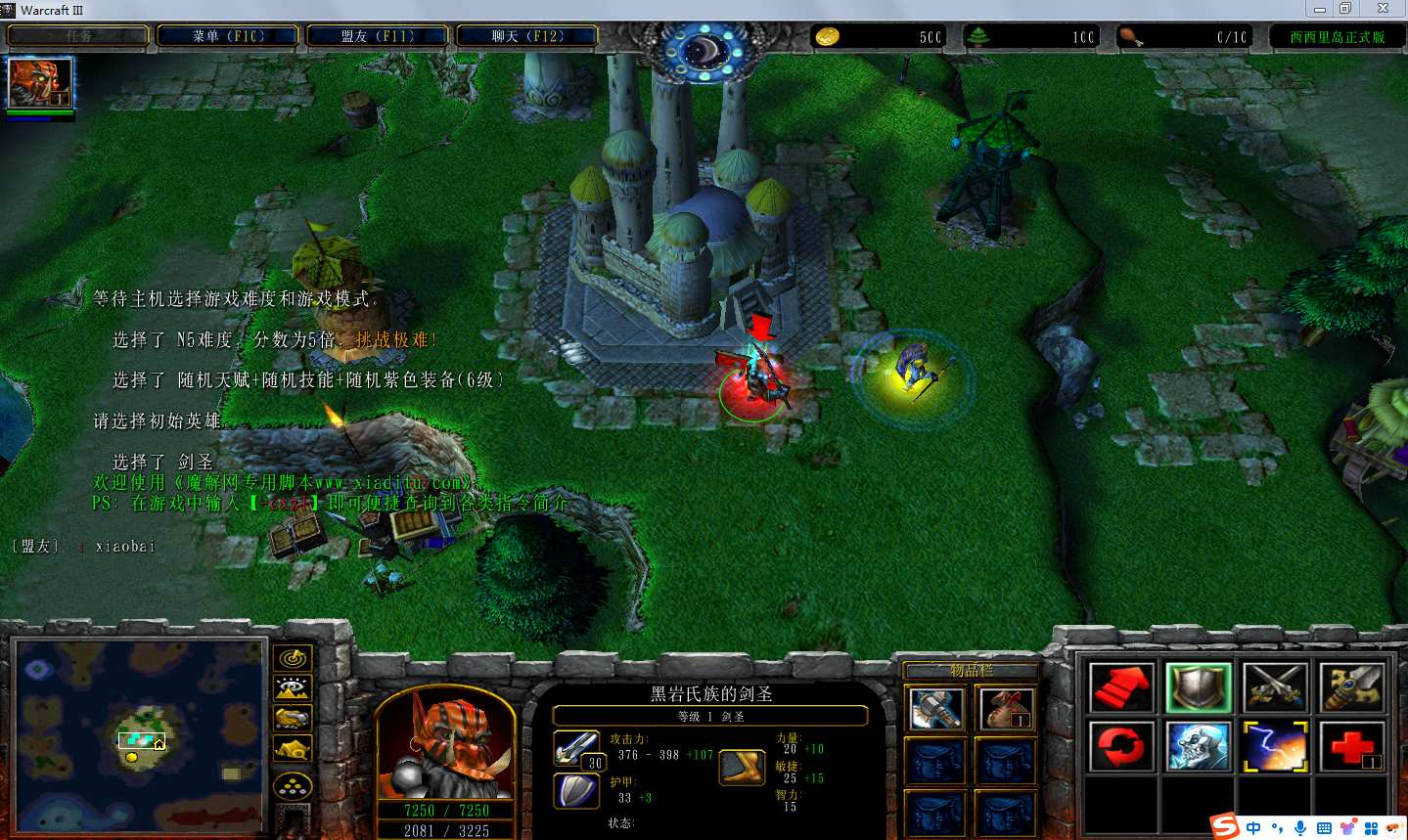Image resolution: width=1408 pixels, height=840 pixels.
Task: Select the hammer item in inventory
Action: (x=934, y=708)
